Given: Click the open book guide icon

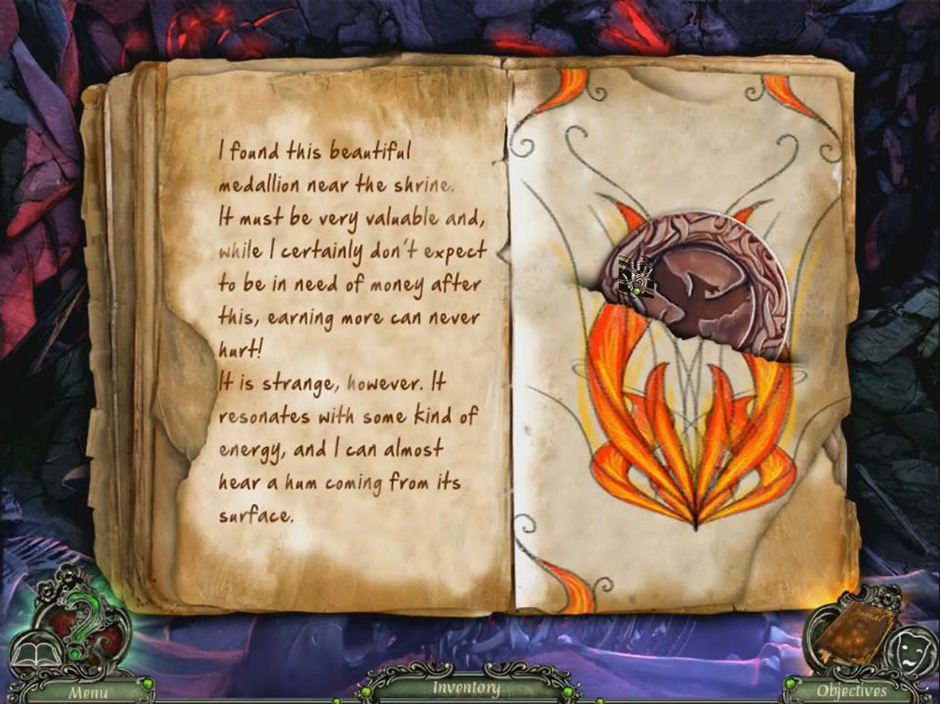Looking at the screenshot, I should pos(30,655).
